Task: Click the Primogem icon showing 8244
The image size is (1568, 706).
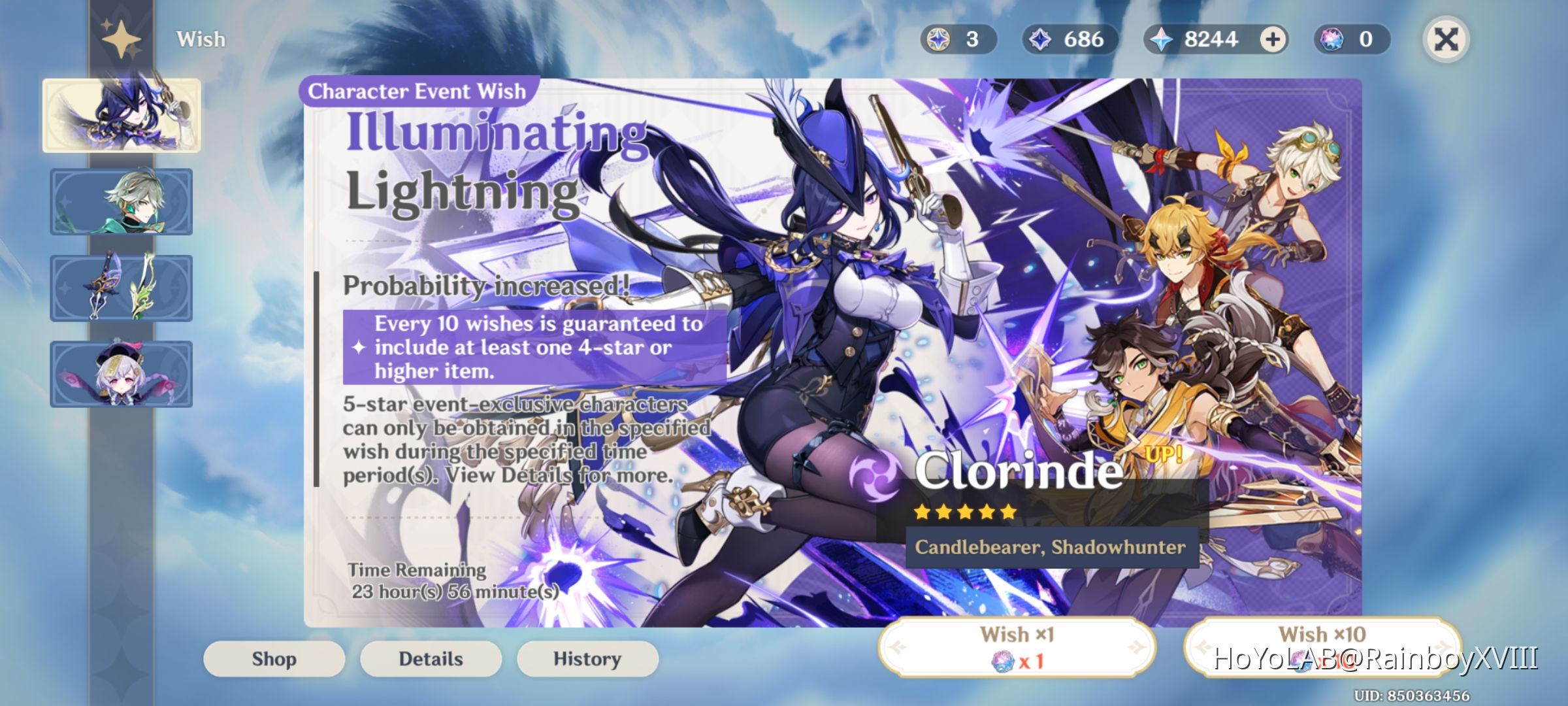Action: [1168, 39]
